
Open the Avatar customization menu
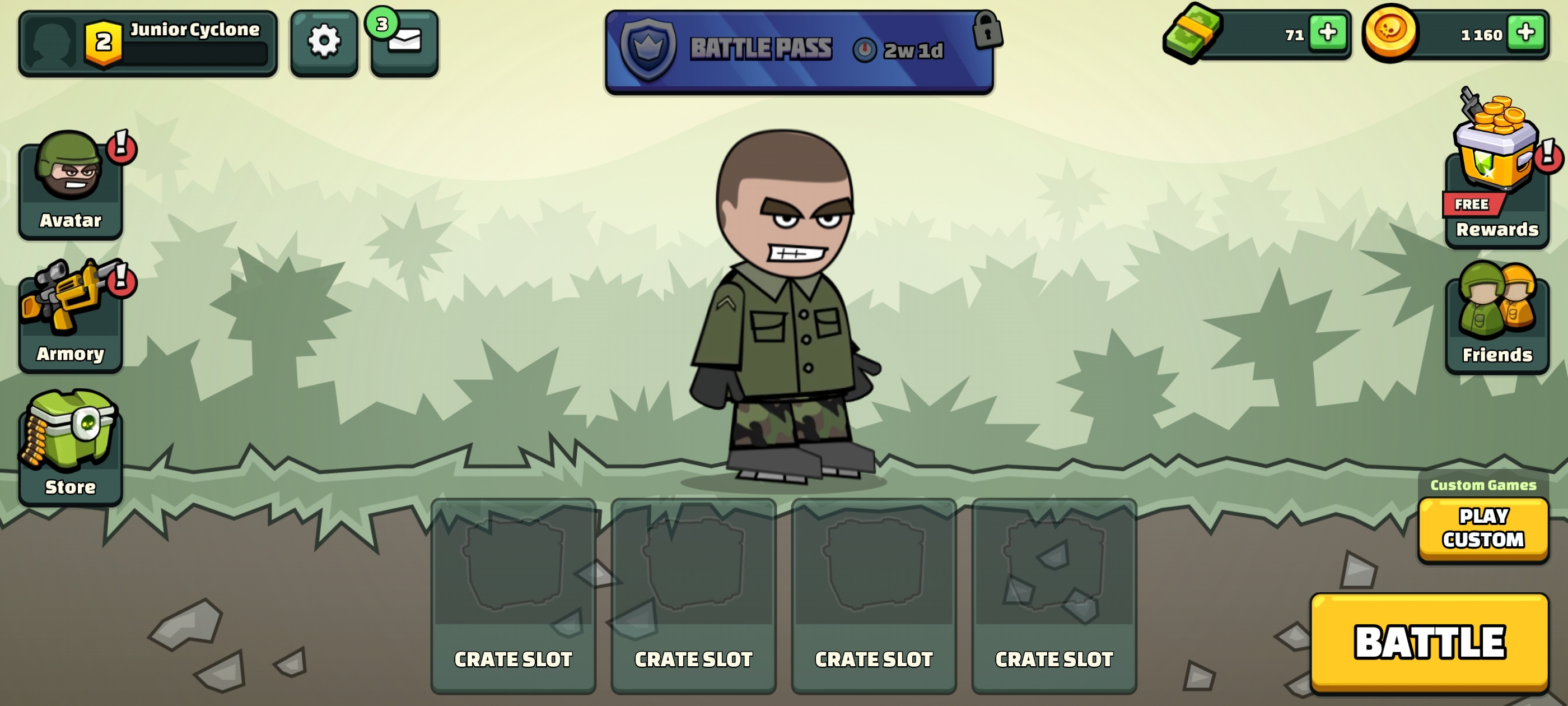(x=71, y=187)
